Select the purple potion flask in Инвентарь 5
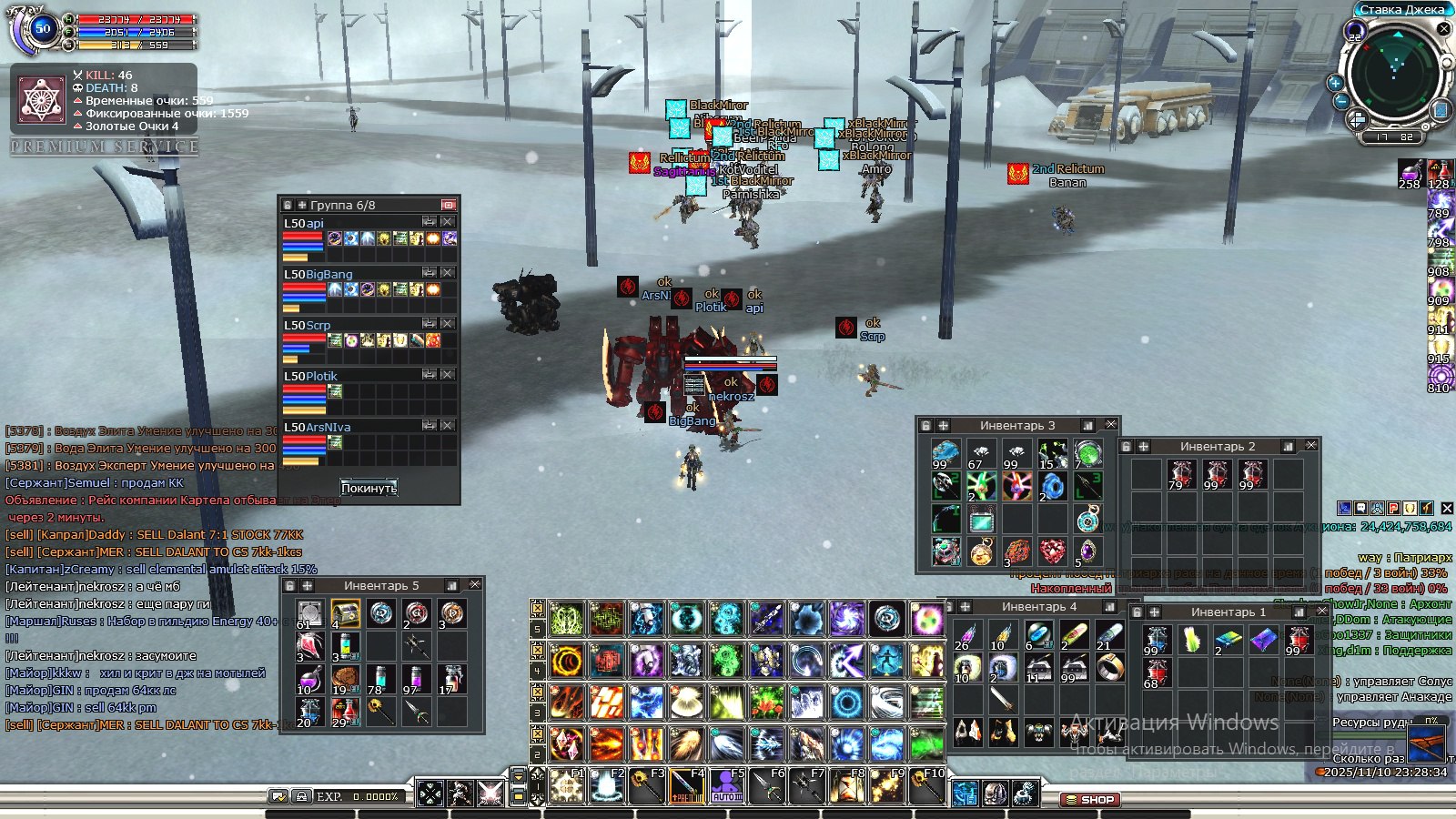The height and width of the screenshot is (819, 1456). (308, 678)
